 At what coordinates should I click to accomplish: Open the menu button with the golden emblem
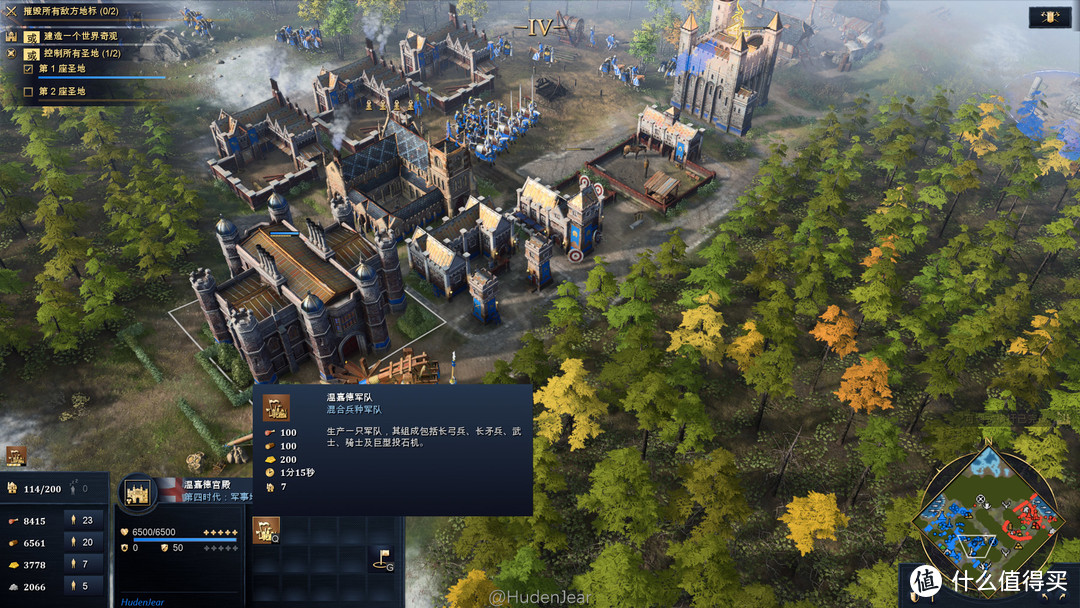click(x=1051, y=17)
